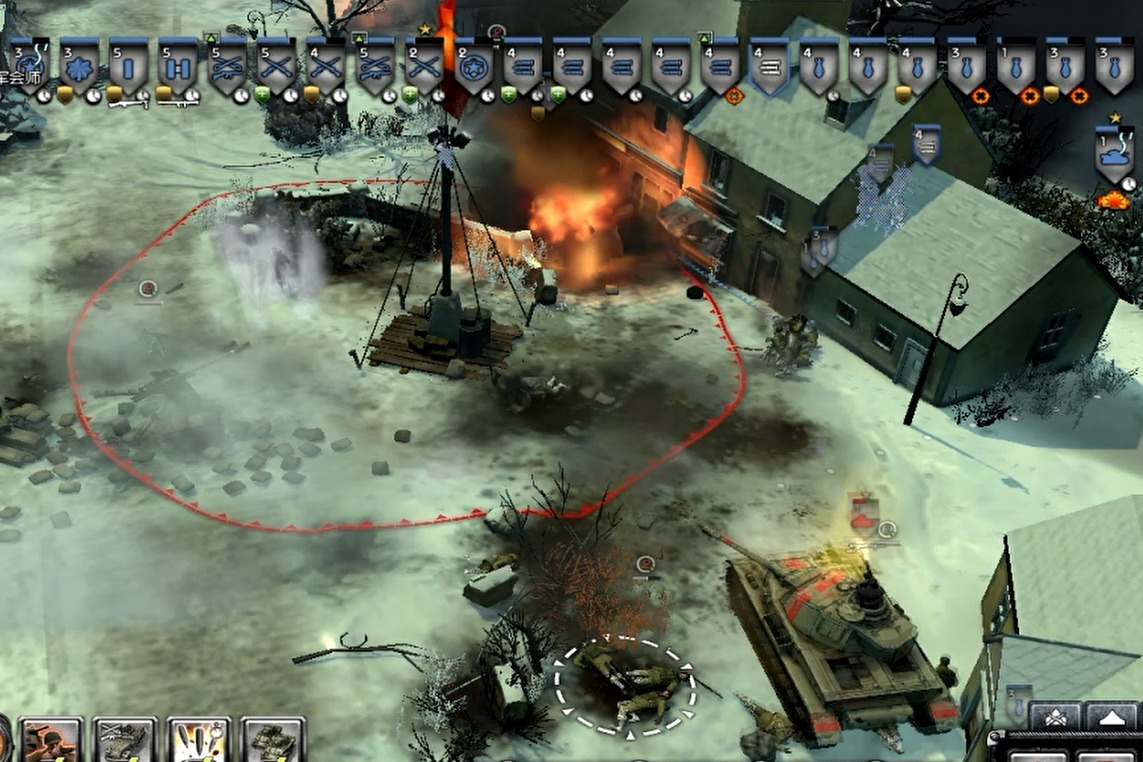Call in the tank commander ability
The width and height of the screenshot is (1143, 762).
pos(272,741)
